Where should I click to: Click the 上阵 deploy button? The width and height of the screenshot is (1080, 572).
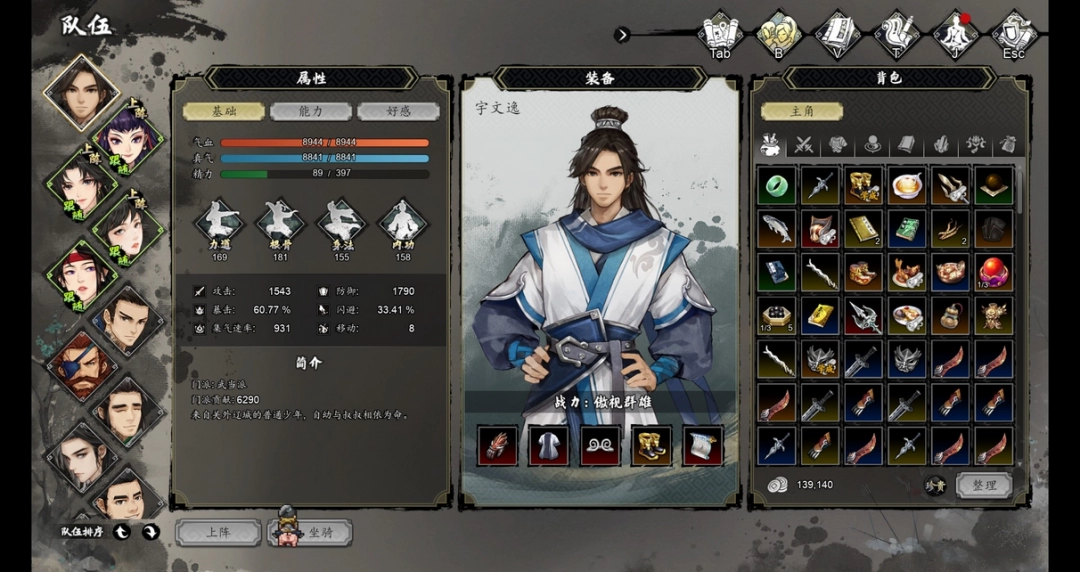pyautogui.click(x=218, y=532)
